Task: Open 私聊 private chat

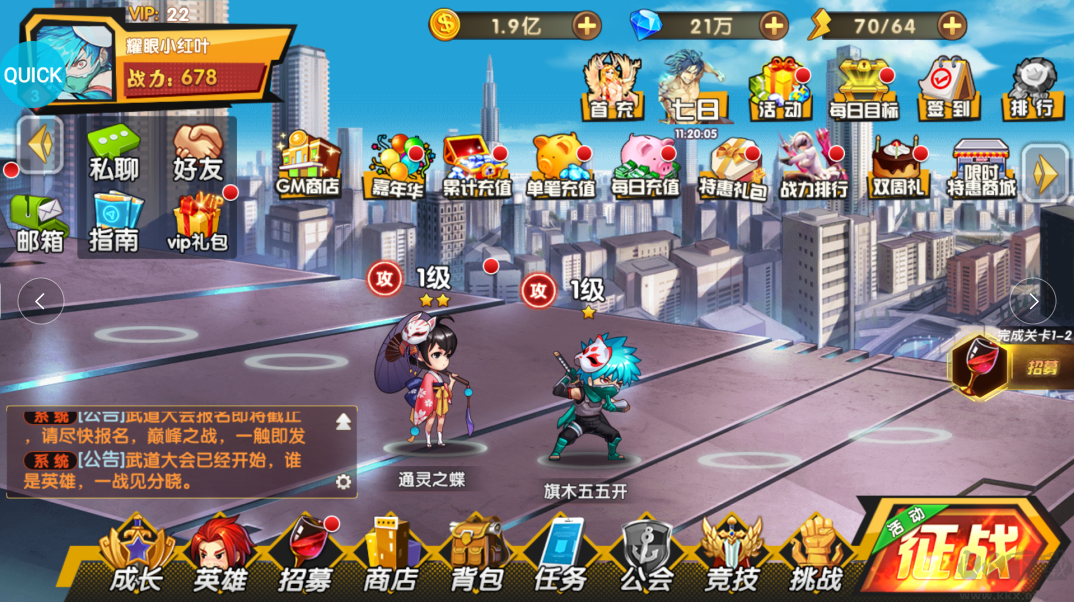Action: click(114, 155)
